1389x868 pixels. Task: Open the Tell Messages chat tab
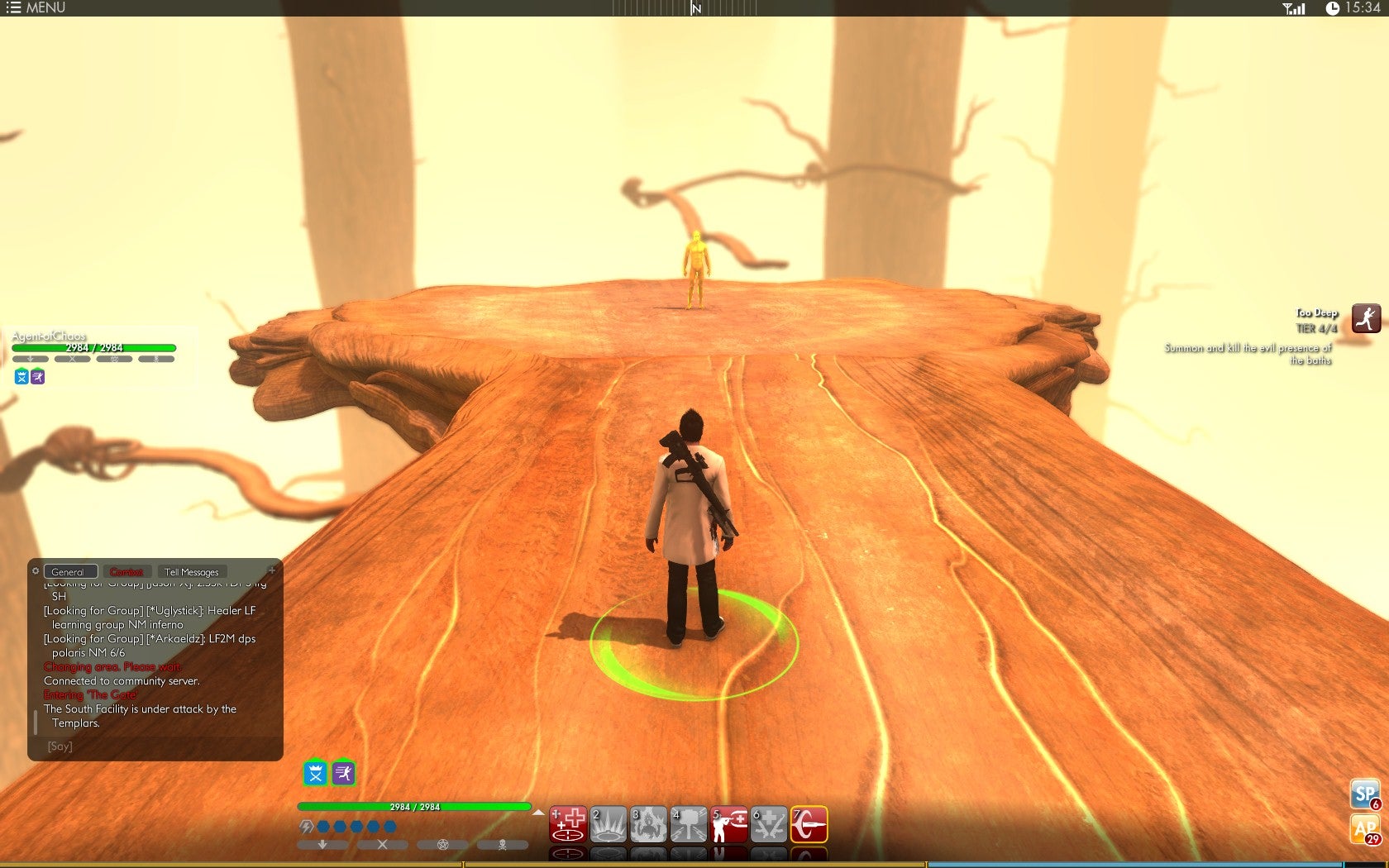(192, 572)
